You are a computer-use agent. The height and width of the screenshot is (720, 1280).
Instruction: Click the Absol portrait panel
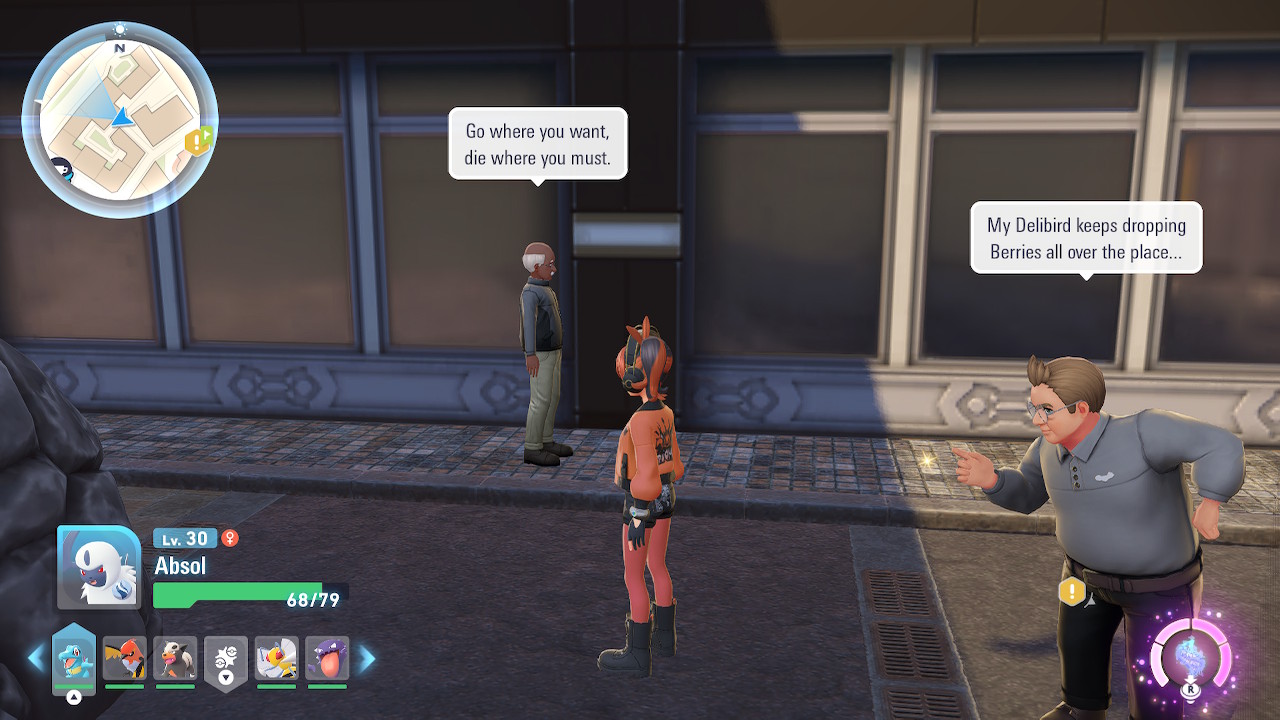99,567
